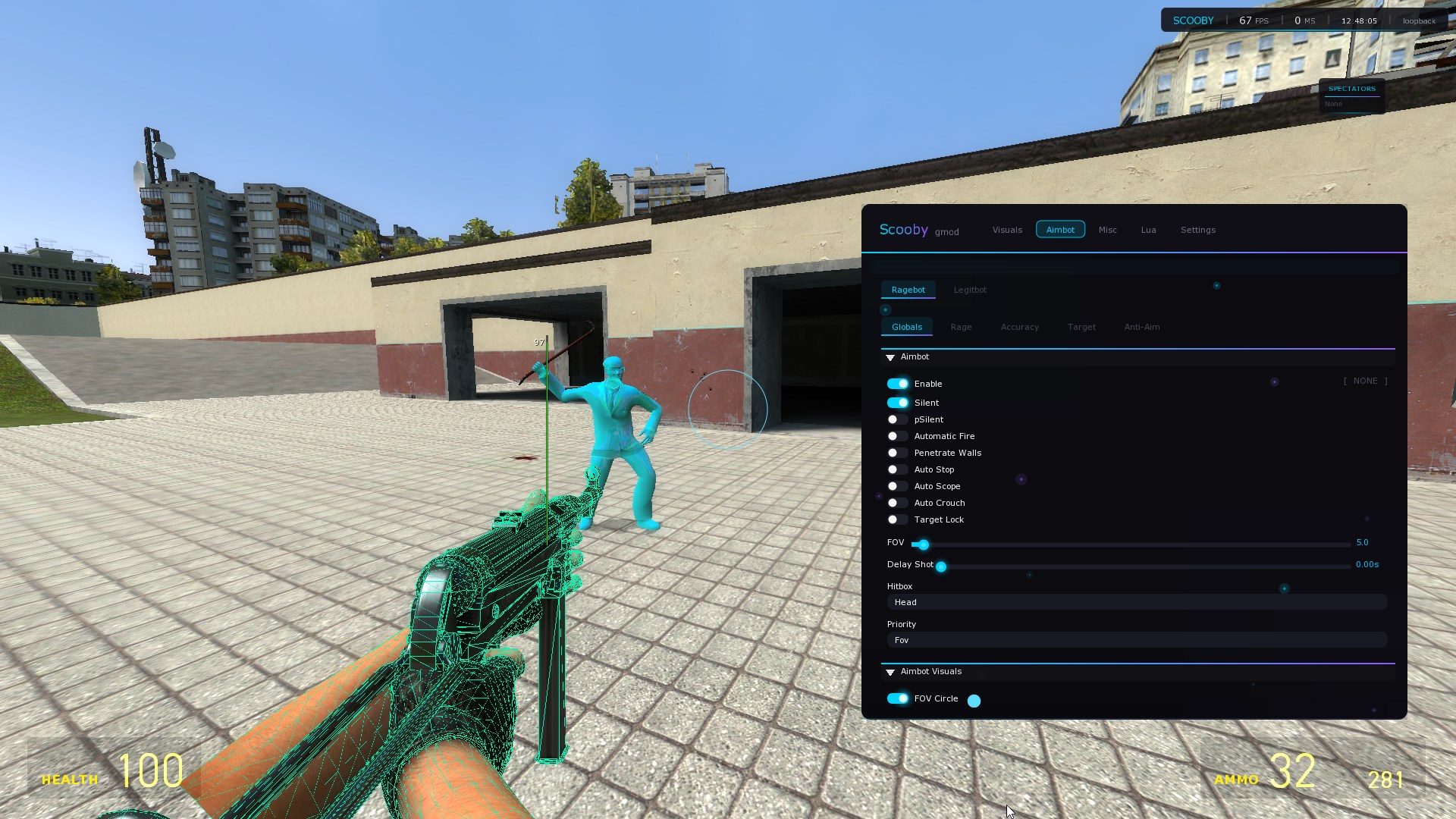Enable Penetrate Walls

pyautogui.click(x=897, y=453)
